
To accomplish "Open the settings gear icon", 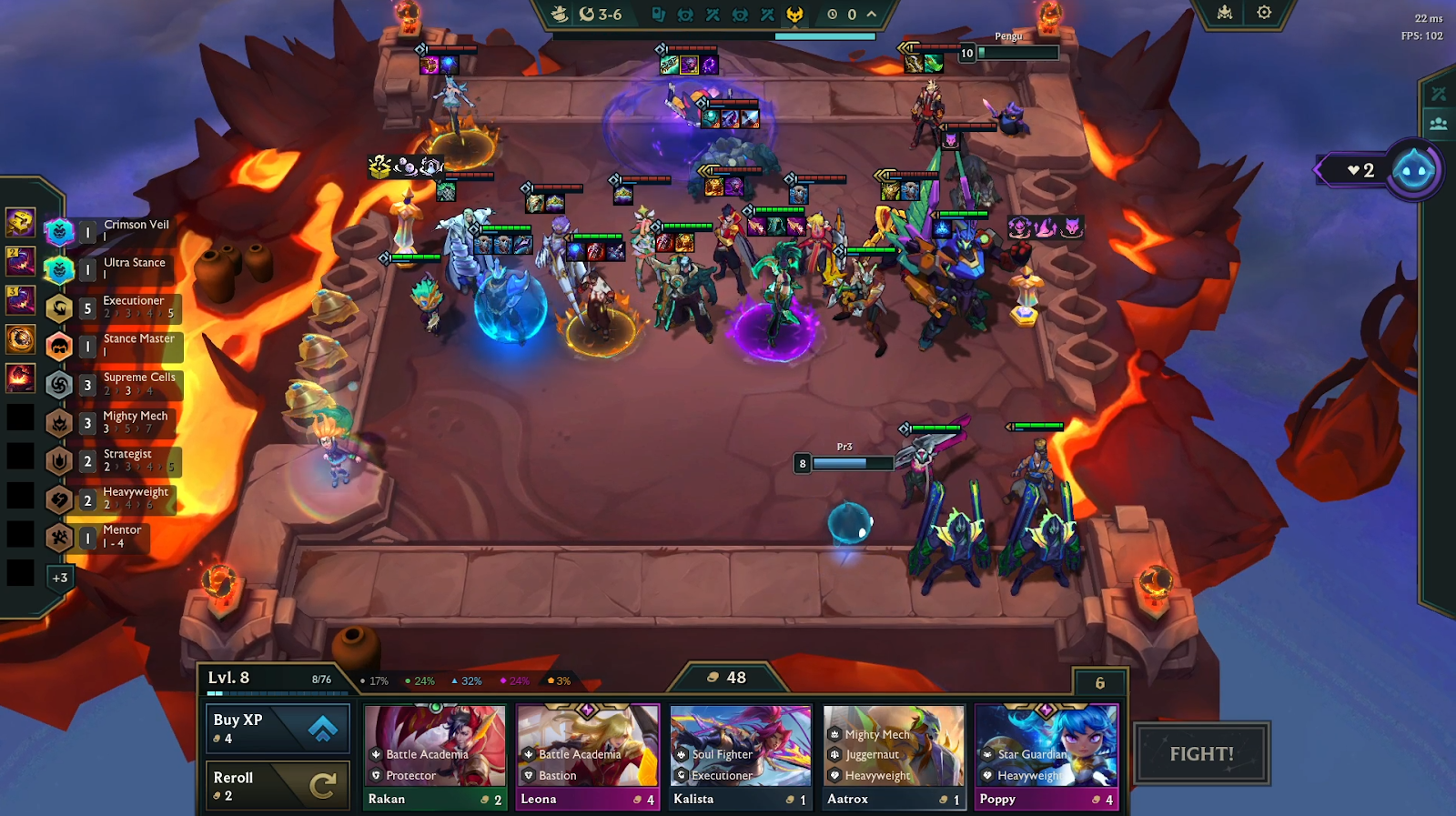I will click(x=1264, y=13).
